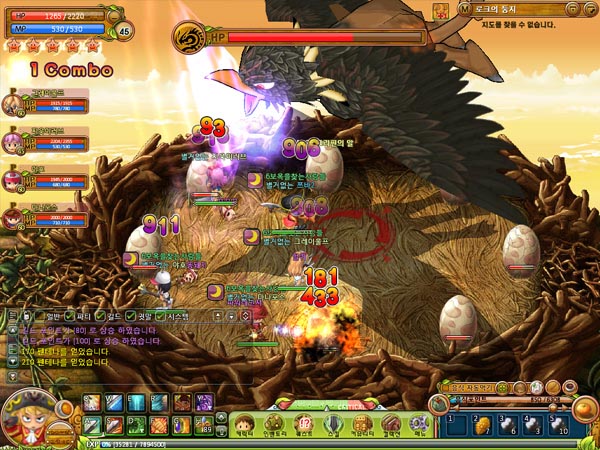Screen dimensions: 600x450
Task: Select the first party member portrait
Action: pyautogui.click(x=14, y=101)
